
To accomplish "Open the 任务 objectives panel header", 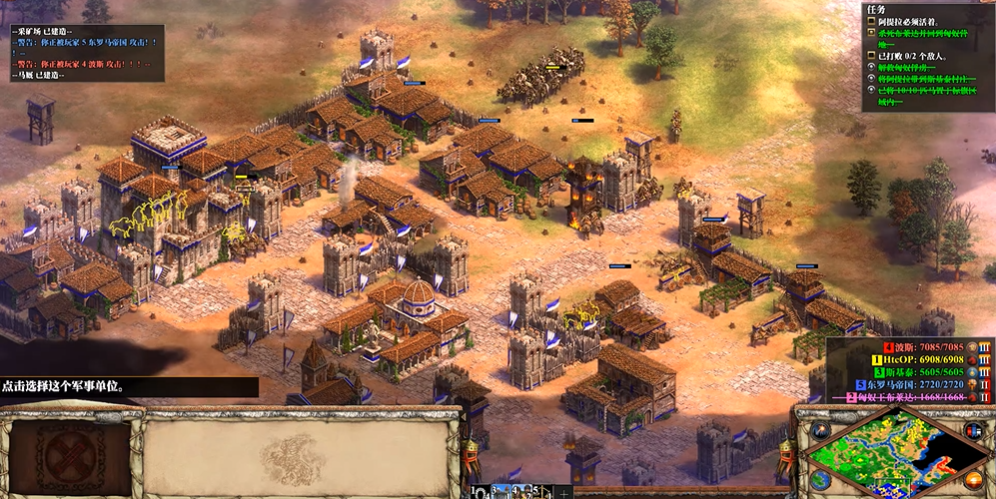I will (x=876, y=9).
